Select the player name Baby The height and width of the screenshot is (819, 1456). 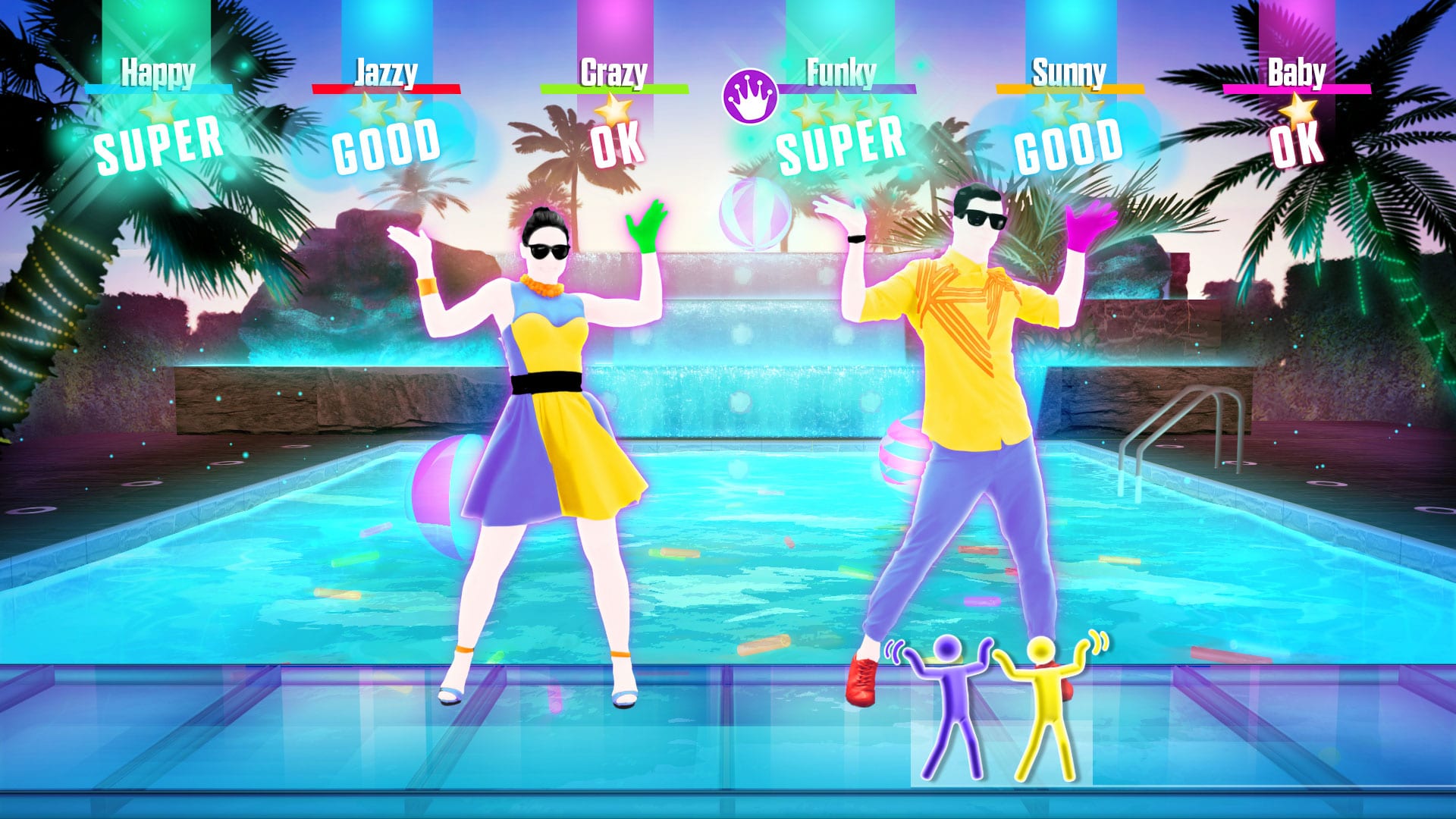pyautogui.click(x=1298, y=72)
